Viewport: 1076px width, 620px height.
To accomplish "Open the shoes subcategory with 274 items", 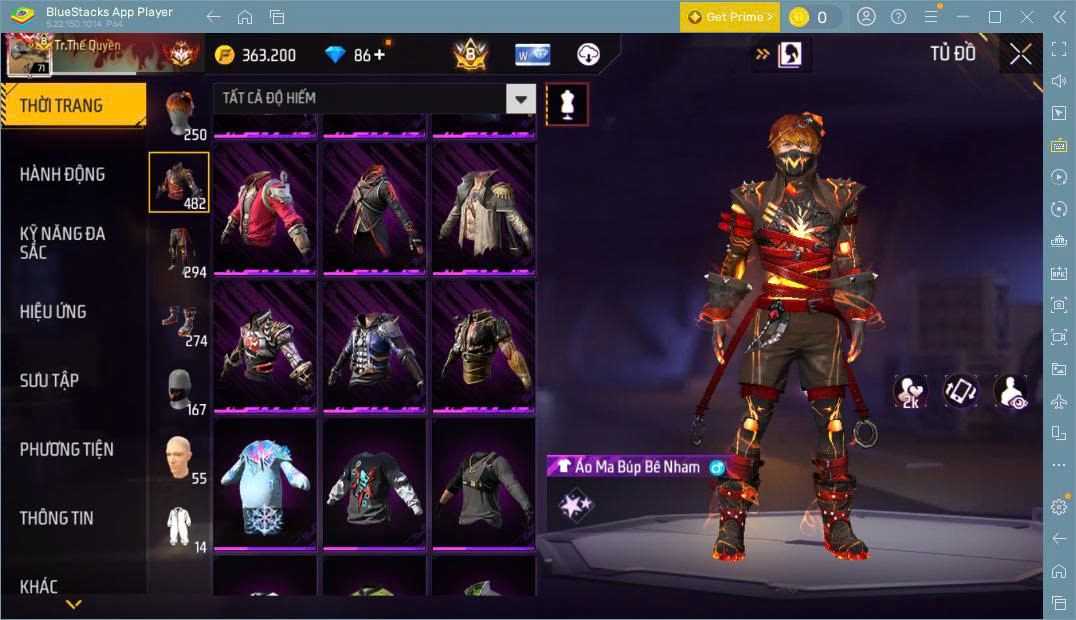I will (180, 320).
